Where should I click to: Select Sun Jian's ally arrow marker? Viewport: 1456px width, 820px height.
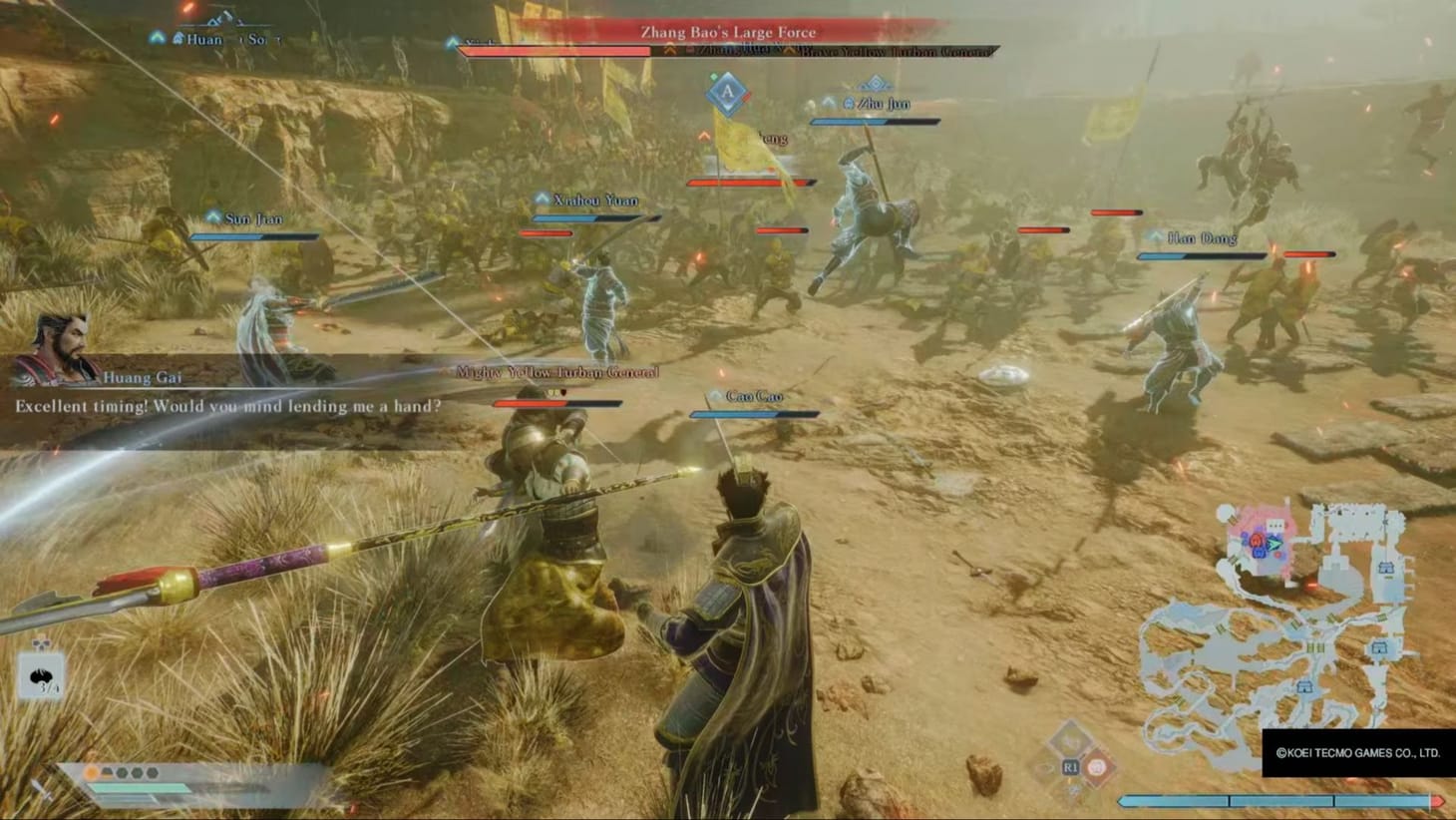(211, 217)
